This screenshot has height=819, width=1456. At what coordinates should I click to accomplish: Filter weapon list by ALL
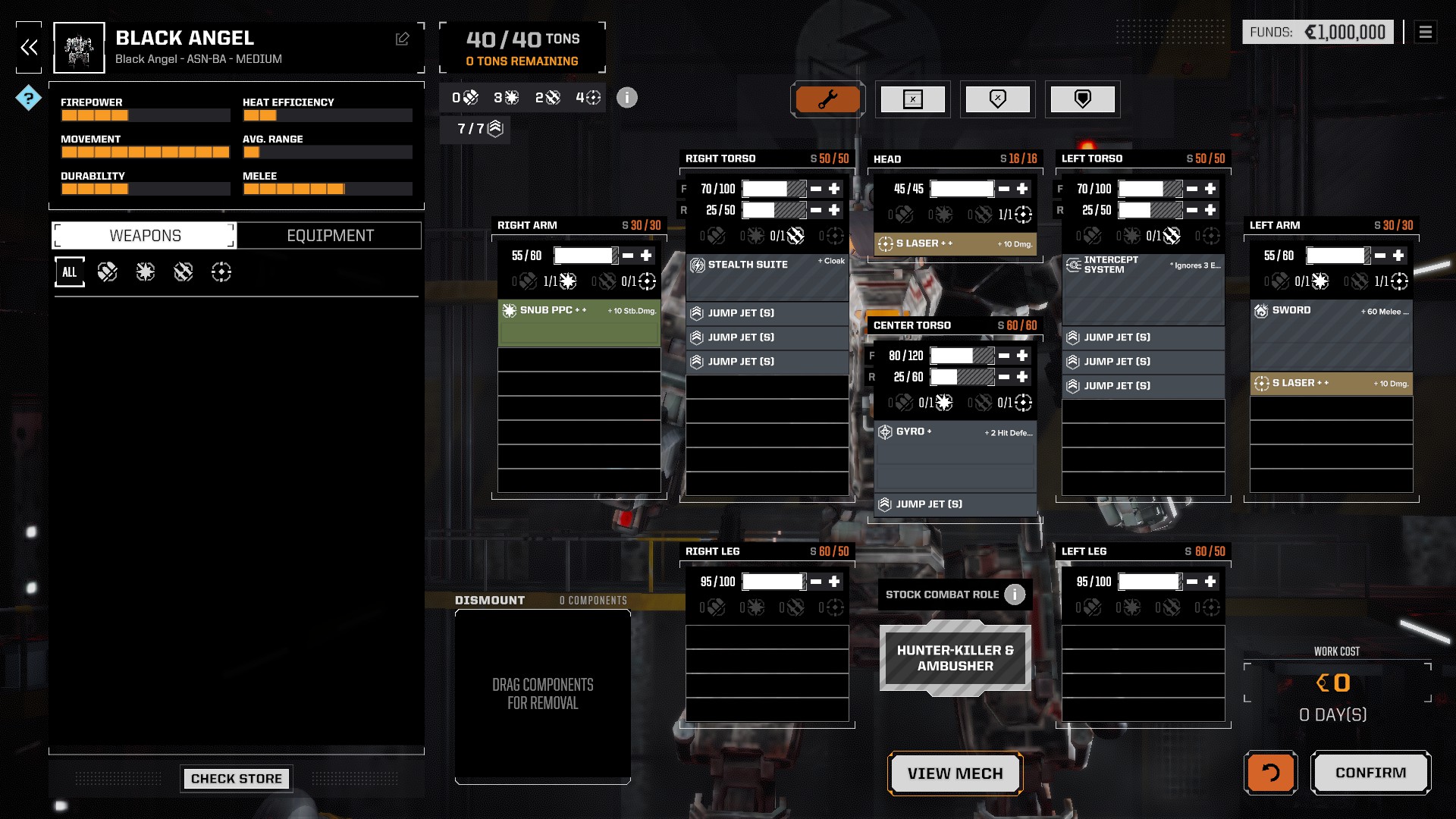(x=69, y=272)
